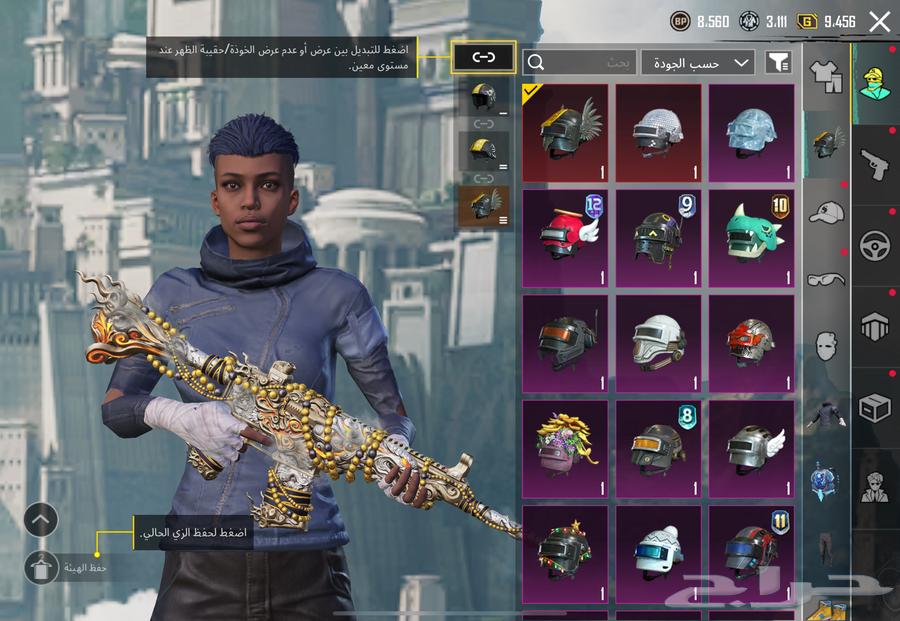Switch to the glasses category tab
Image resolution: width=900 pixels, height=621 pixels.
(826, 280)
